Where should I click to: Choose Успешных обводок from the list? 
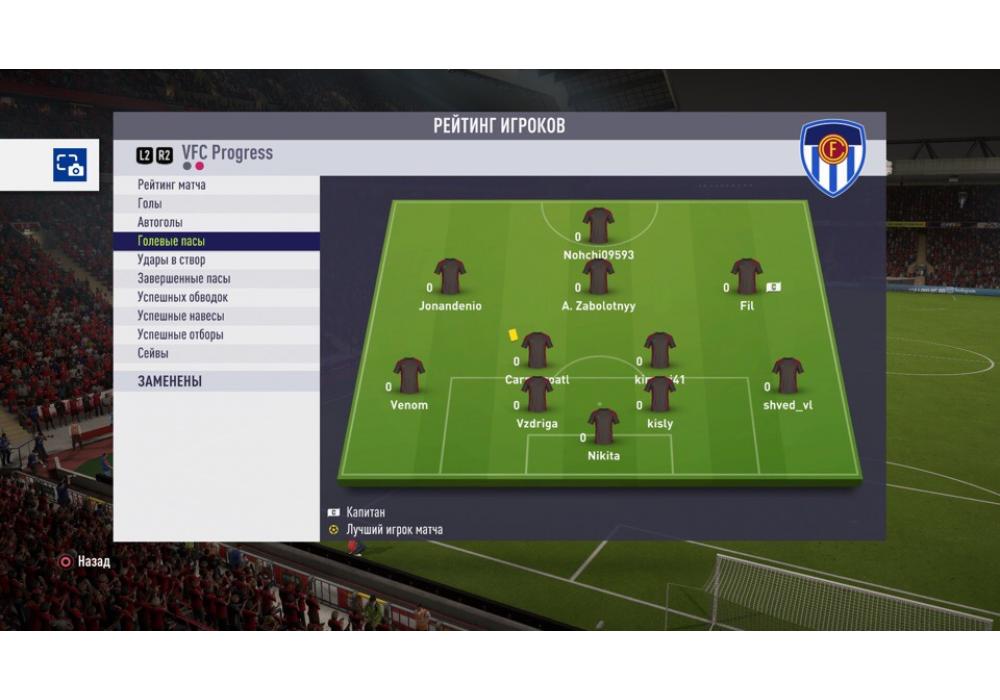pos(183,297)
